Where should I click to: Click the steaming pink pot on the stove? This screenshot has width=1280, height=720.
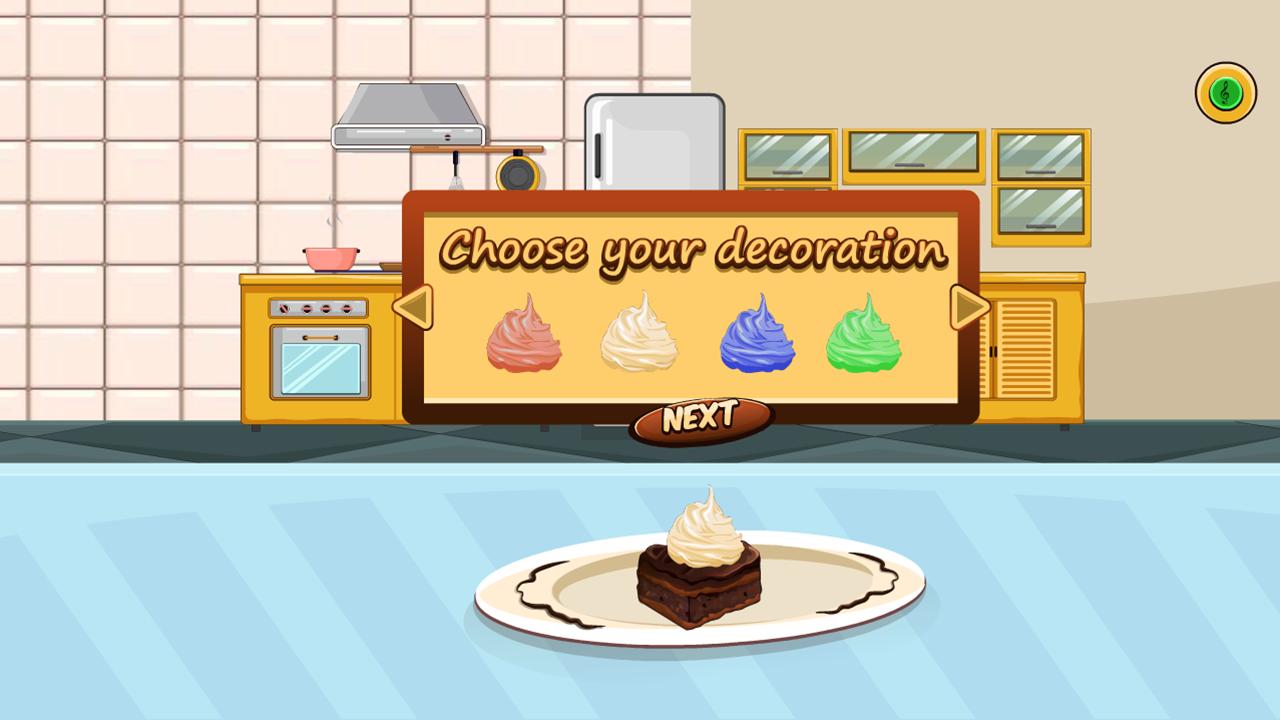pyautogui.click(x=330, y=258)
